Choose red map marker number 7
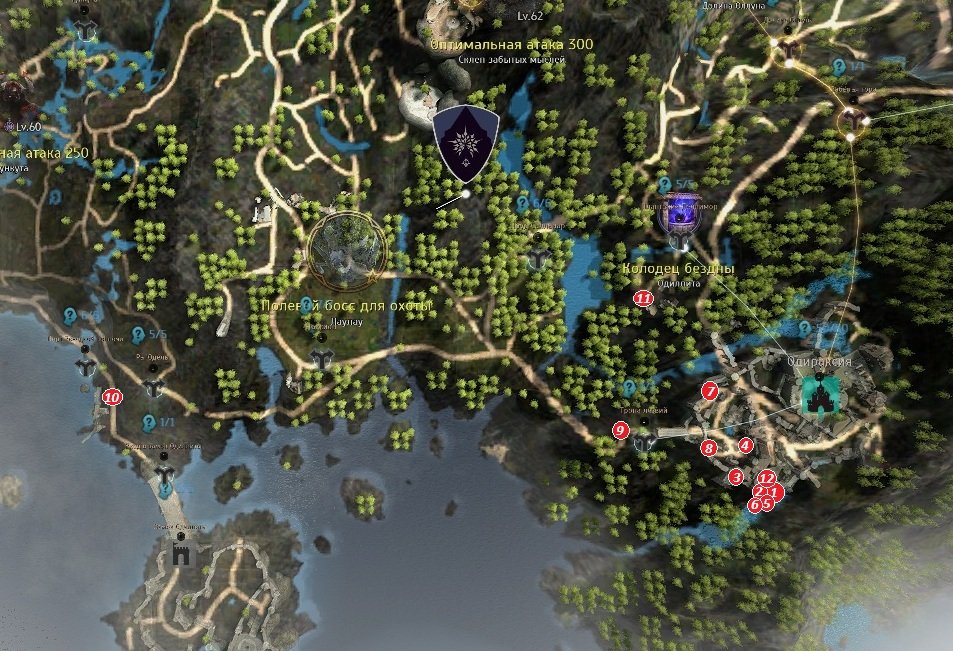The height and width of the screenshot is (651, 953). coord(710,391)
